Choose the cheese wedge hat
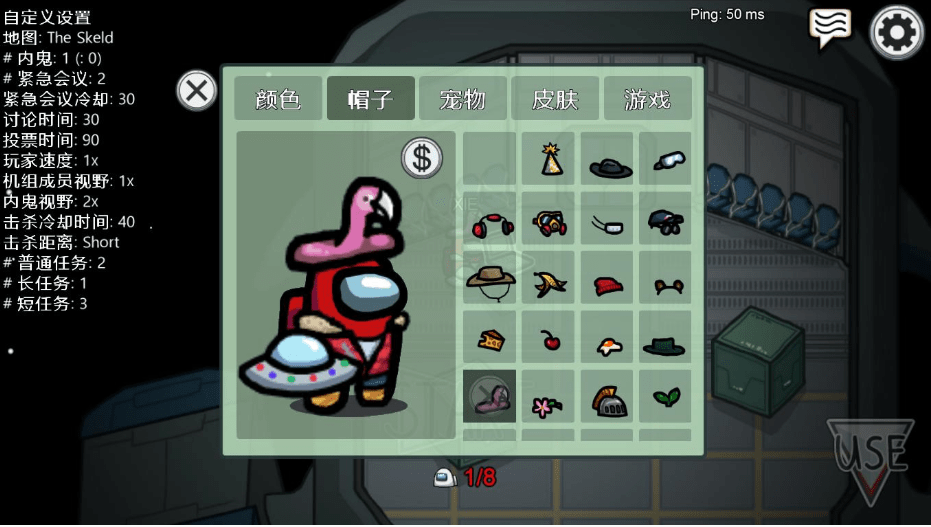The width and height of the screenshot is (931, 527). (x=490, y=337)
